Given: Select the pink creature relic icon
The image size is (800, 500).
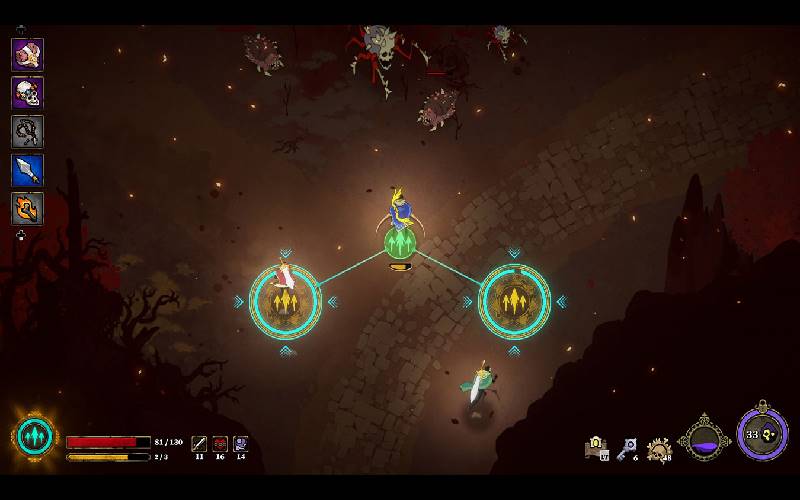Looking at the screenshot, I should [x=27, y=54].
